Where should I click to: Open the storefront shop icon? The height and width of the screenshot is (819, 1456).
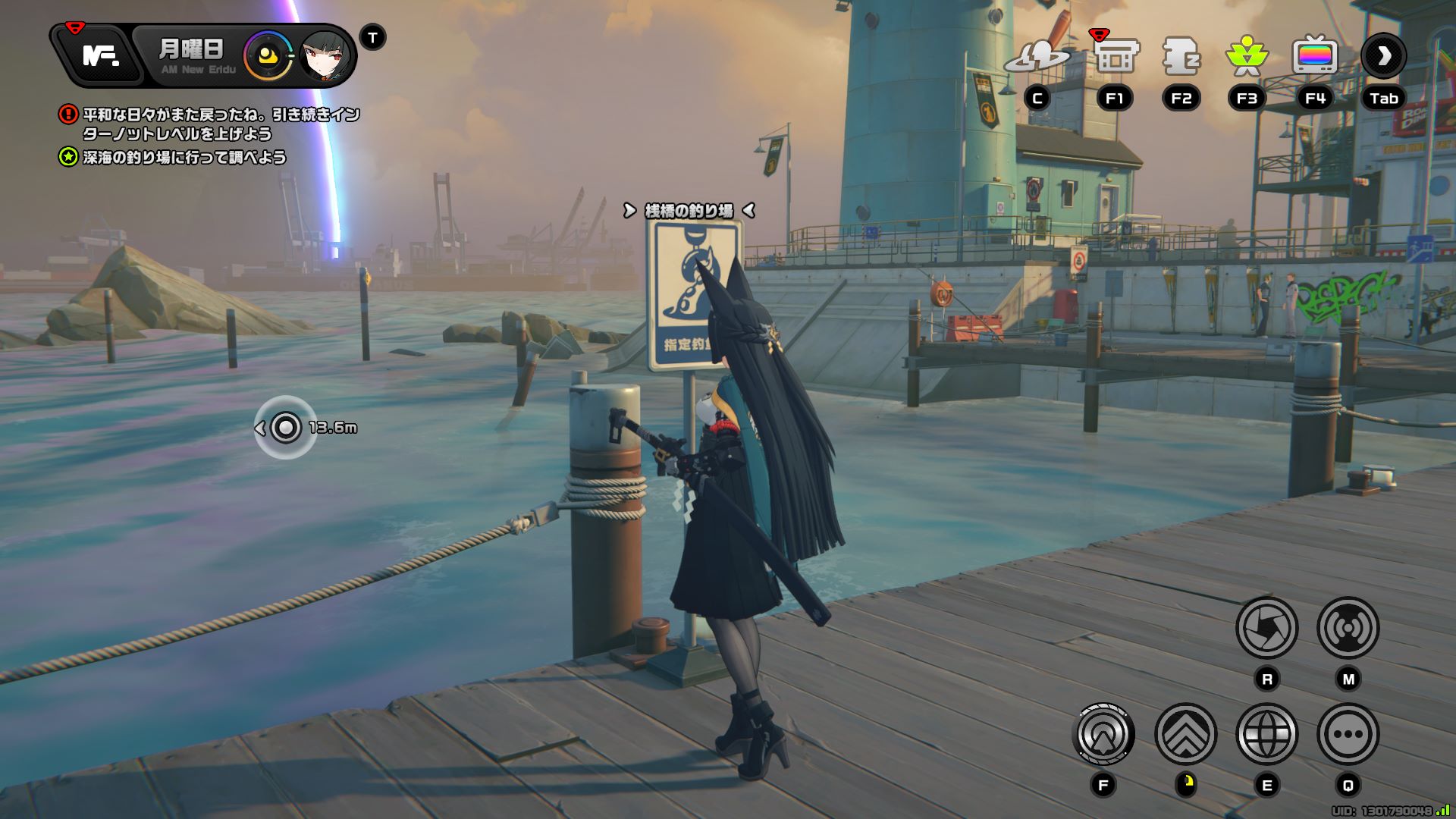click(x=1115, y=56)
